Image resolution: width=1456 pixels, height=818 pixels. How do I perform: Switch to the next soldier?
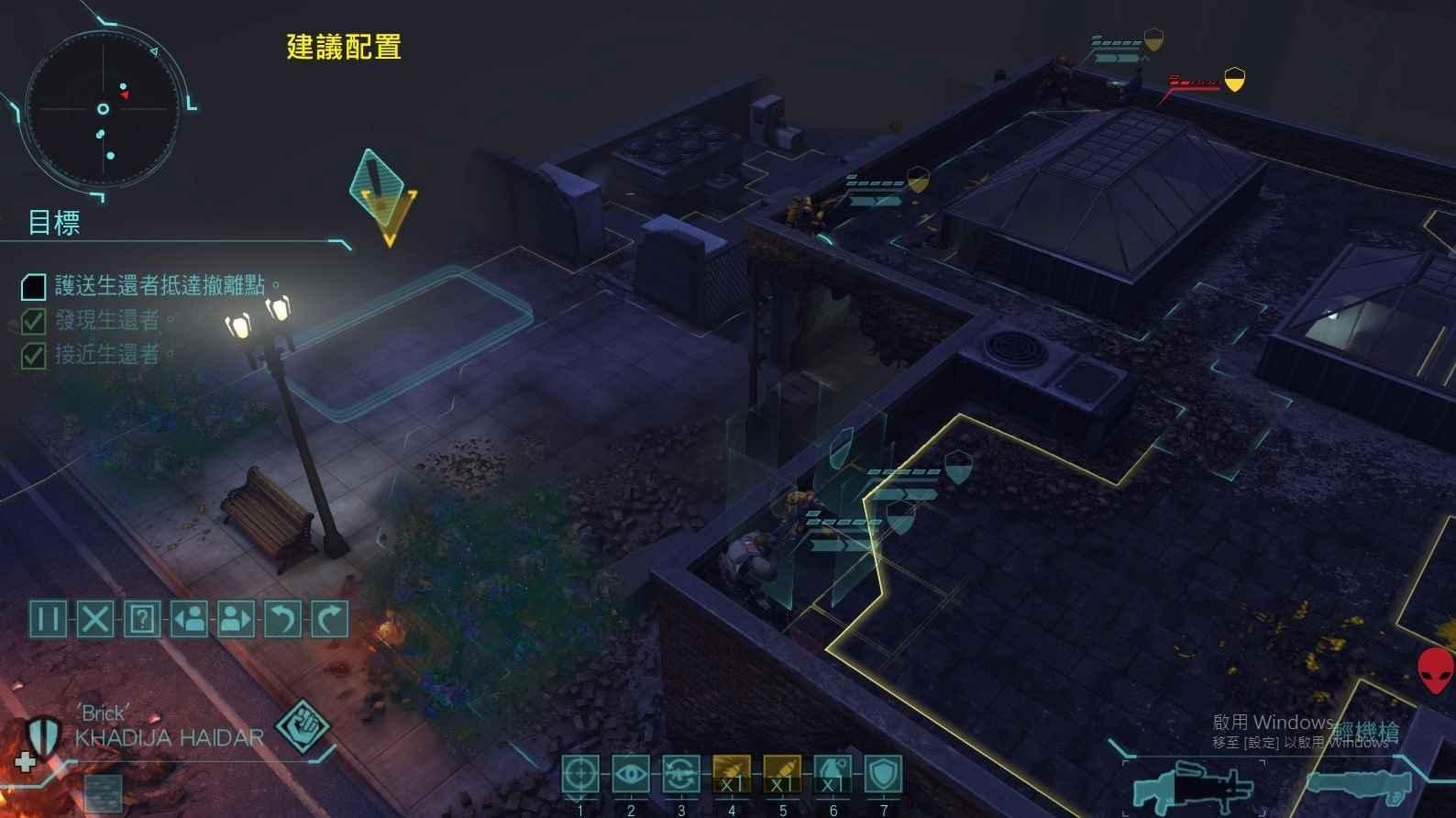pyautogui.click(x=236, y=620)
